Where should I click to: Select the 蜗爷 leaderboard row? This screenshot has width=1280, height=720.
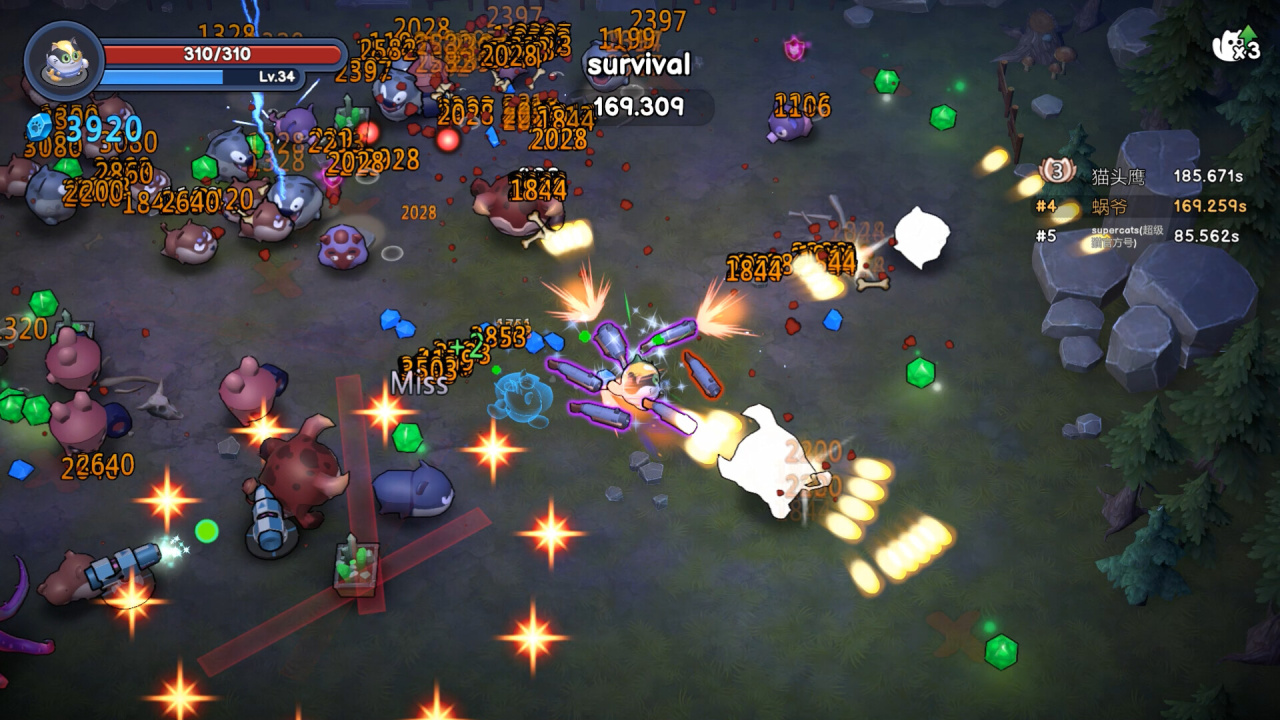click(x=1142, y=206)
